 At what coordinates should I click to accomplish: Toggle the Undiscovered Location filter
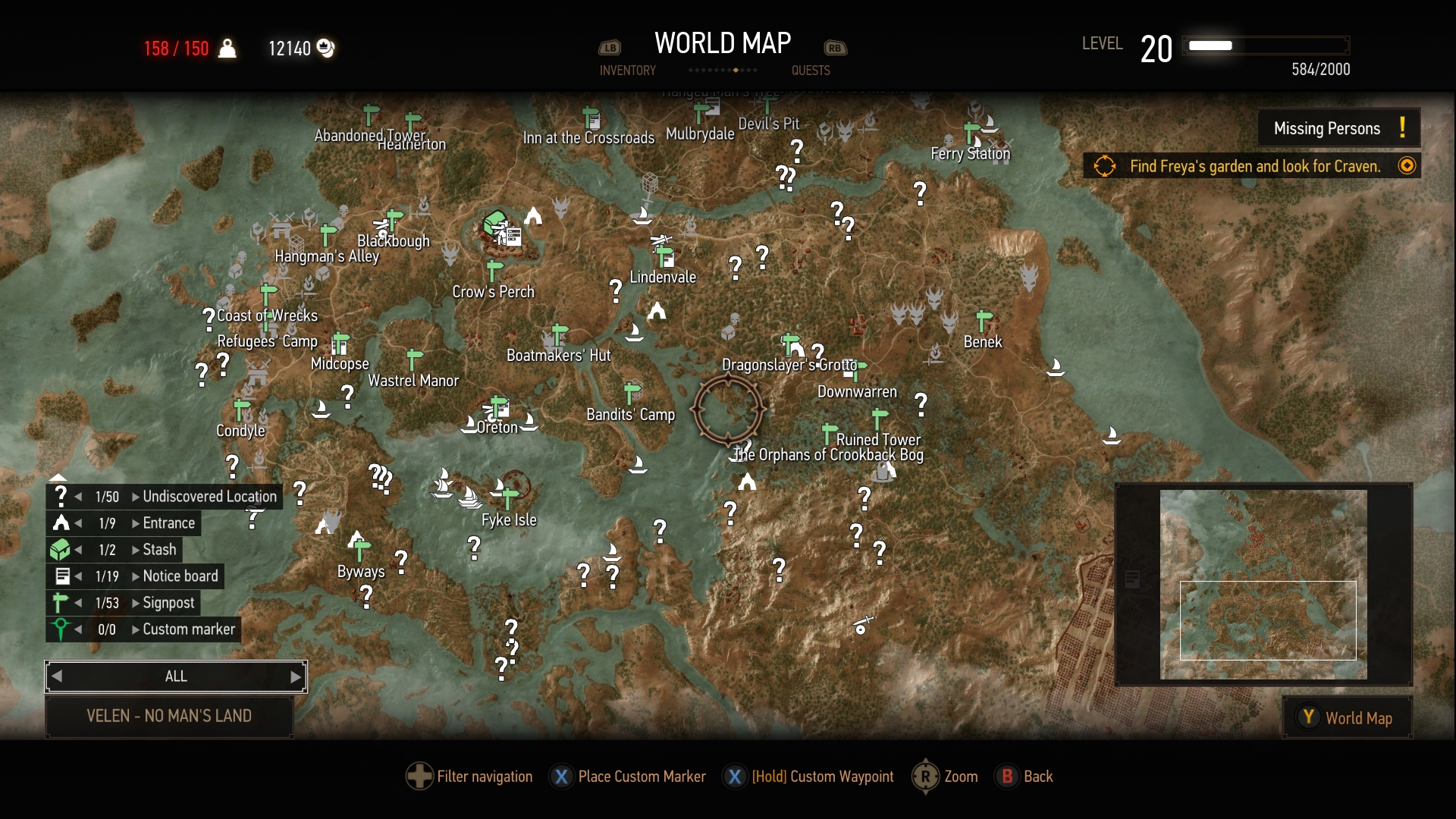point(61,496)
